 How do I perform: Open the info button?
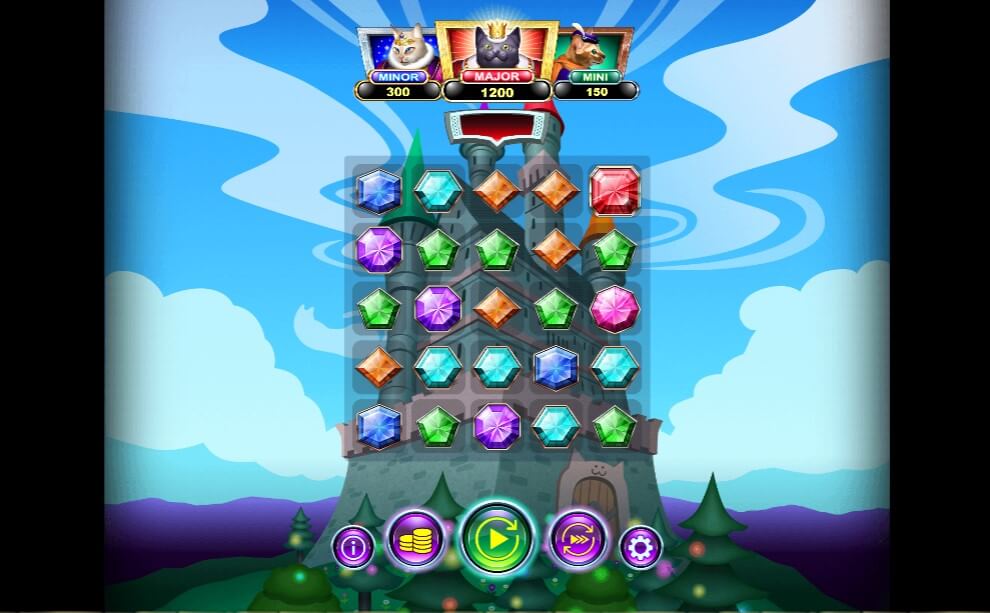[x=354, y=547]
